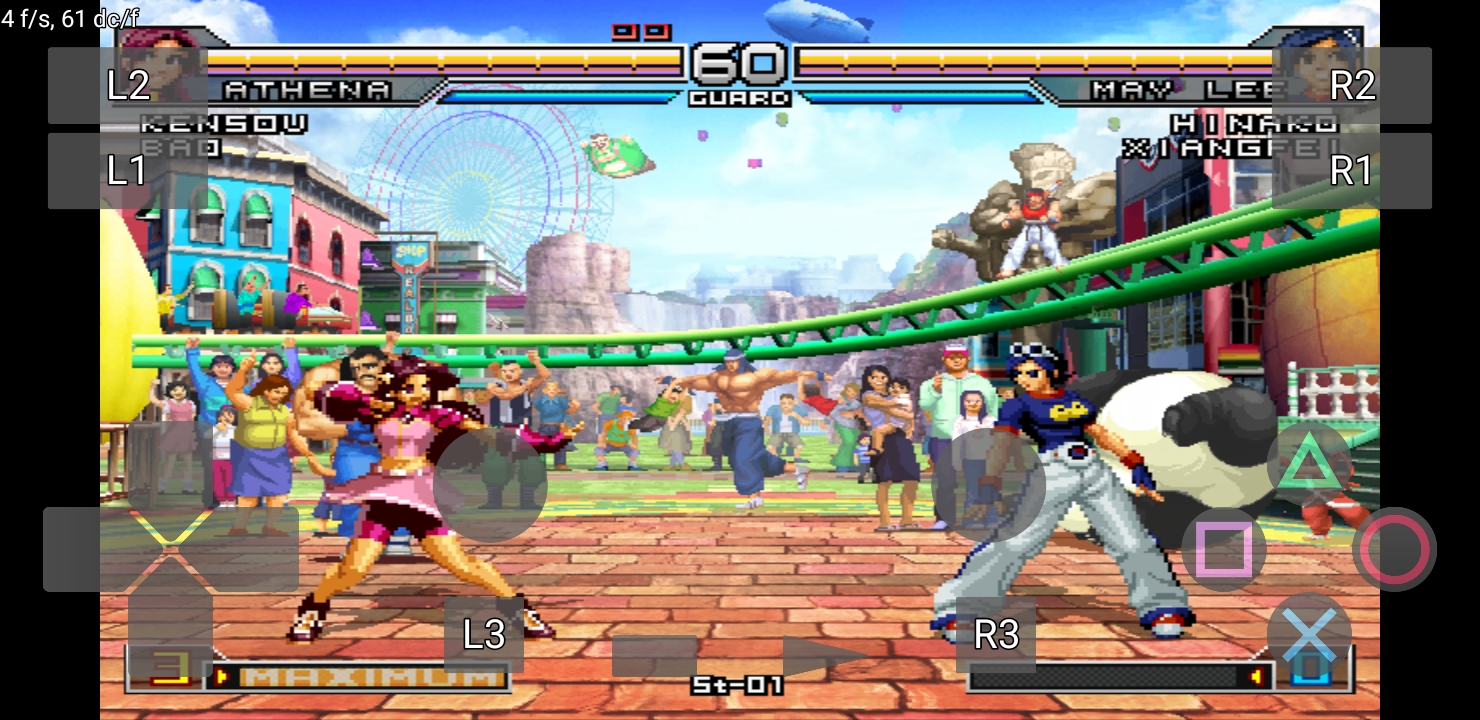Tap the Circle face button
This screenshot has width=1480, height=720.
point(1396,548)
